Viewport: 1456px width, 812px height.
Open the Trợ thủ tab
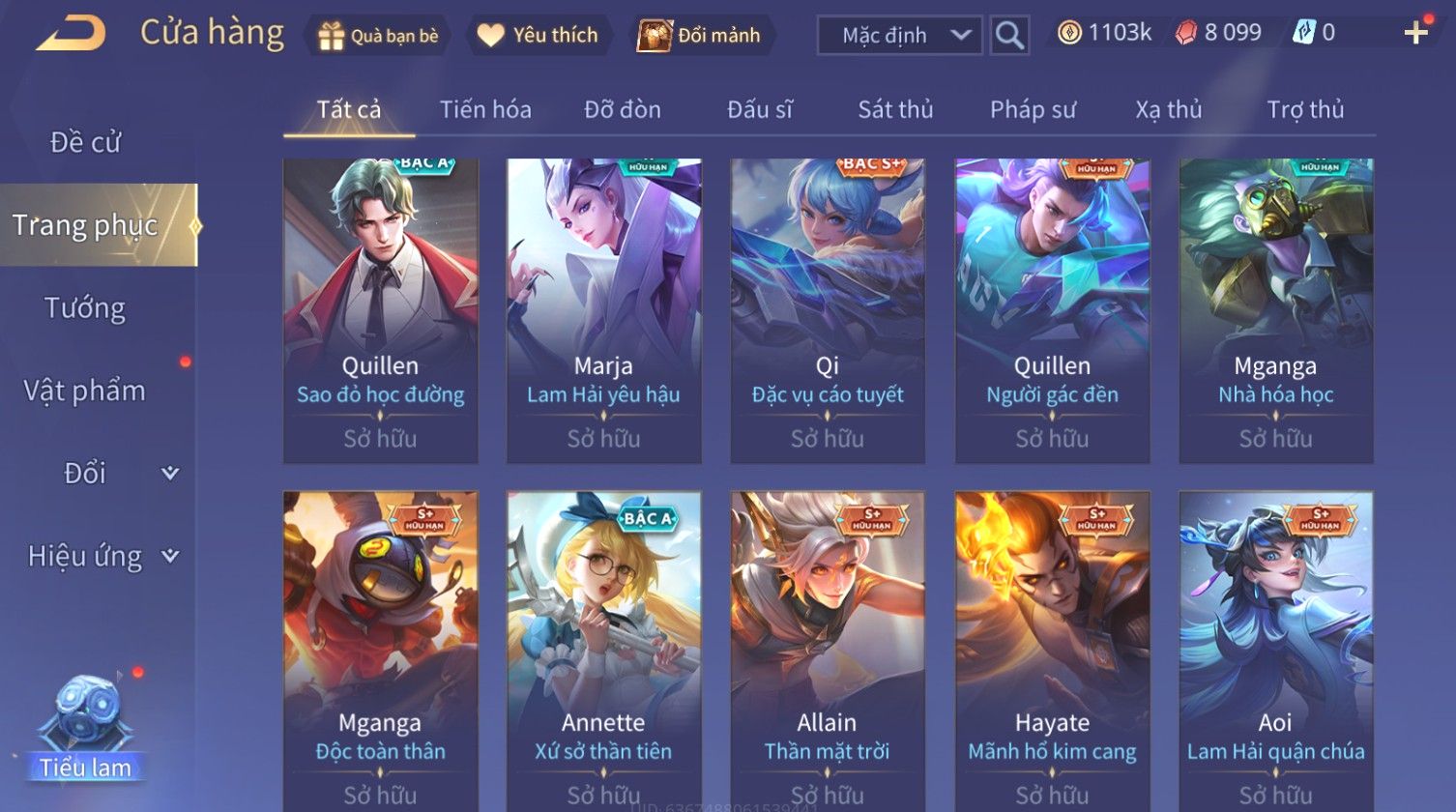[1305, 110]
